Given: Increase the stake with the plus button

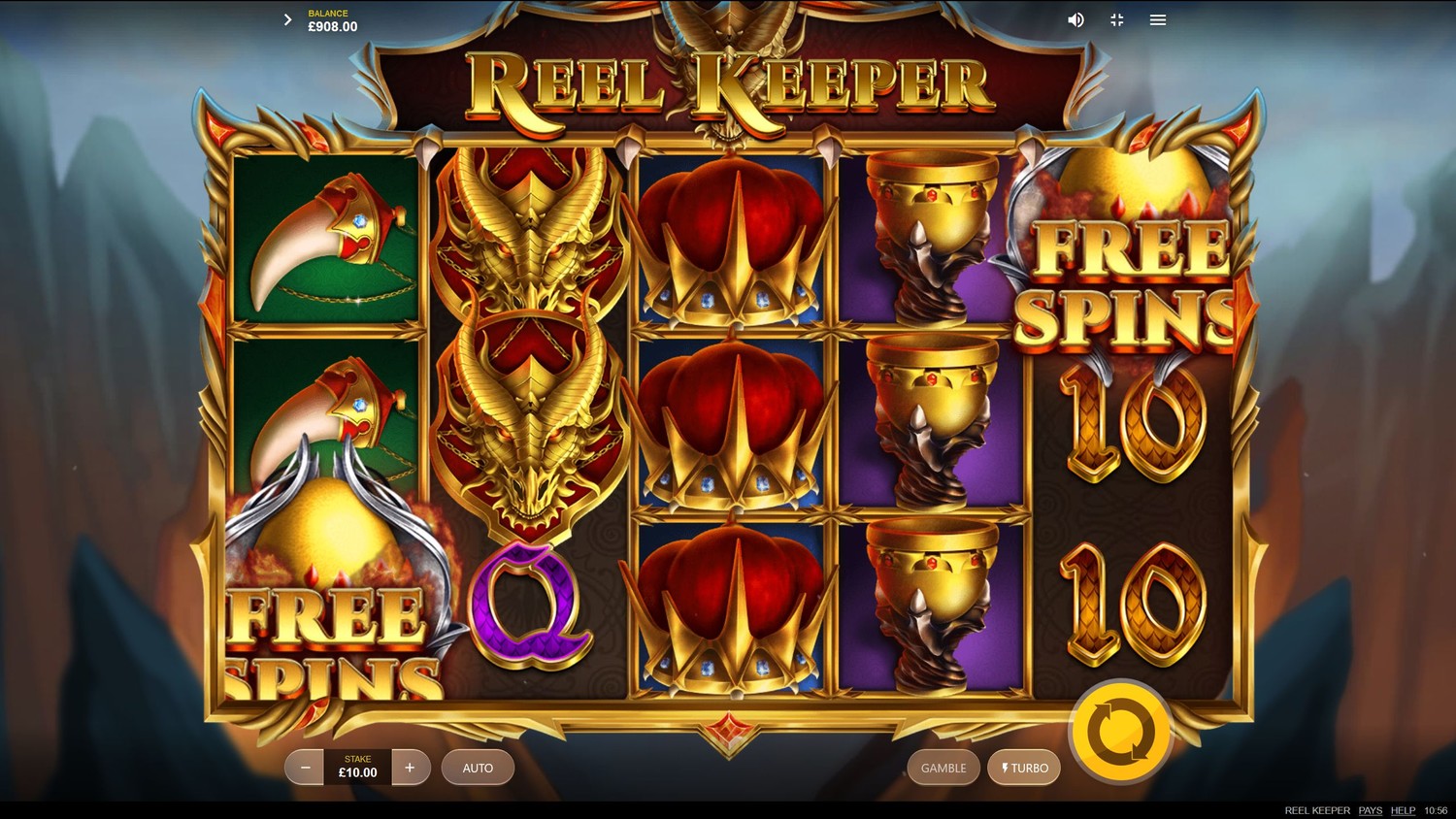Looking at the screenshot, I should click(x=410, y=768).
